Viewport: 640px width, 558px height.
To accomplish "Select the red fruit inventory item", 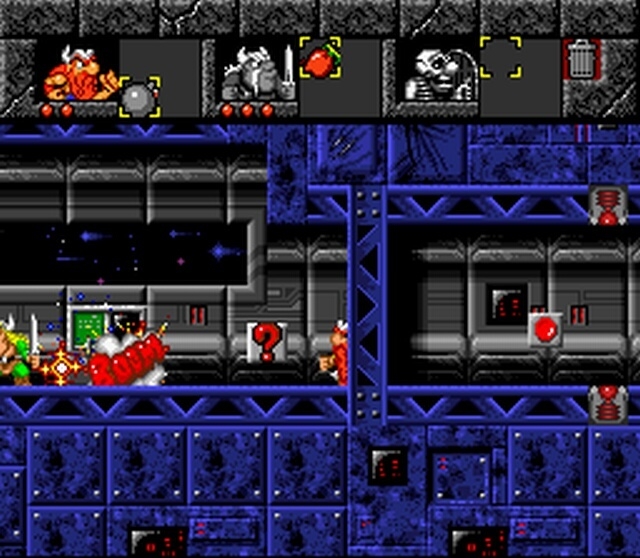I will (320, 59).
